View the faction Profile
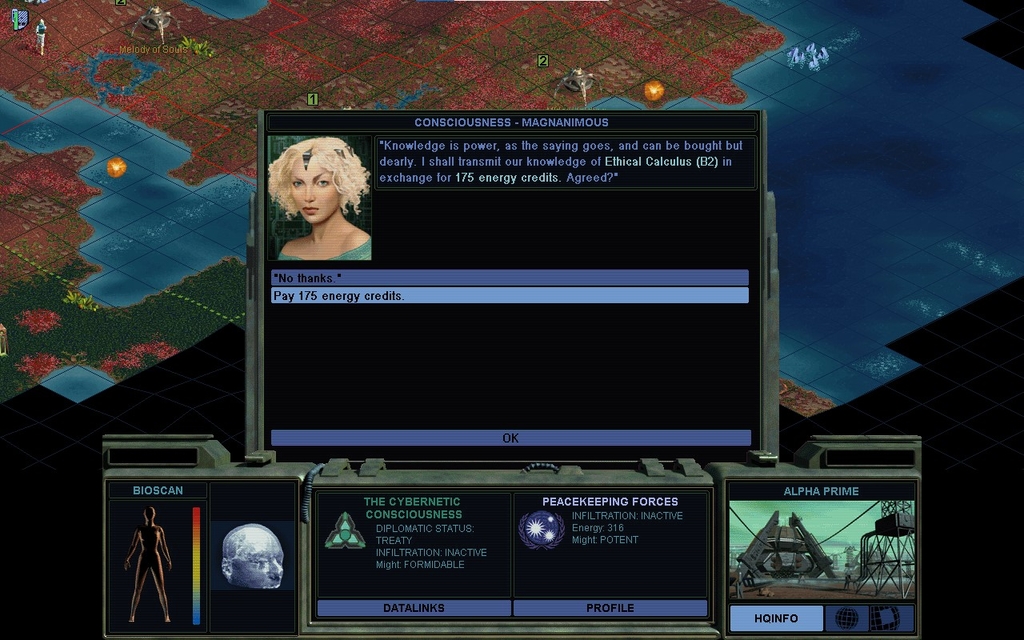Viewport: 1024px width, 640px height. (x=610, y=608)
